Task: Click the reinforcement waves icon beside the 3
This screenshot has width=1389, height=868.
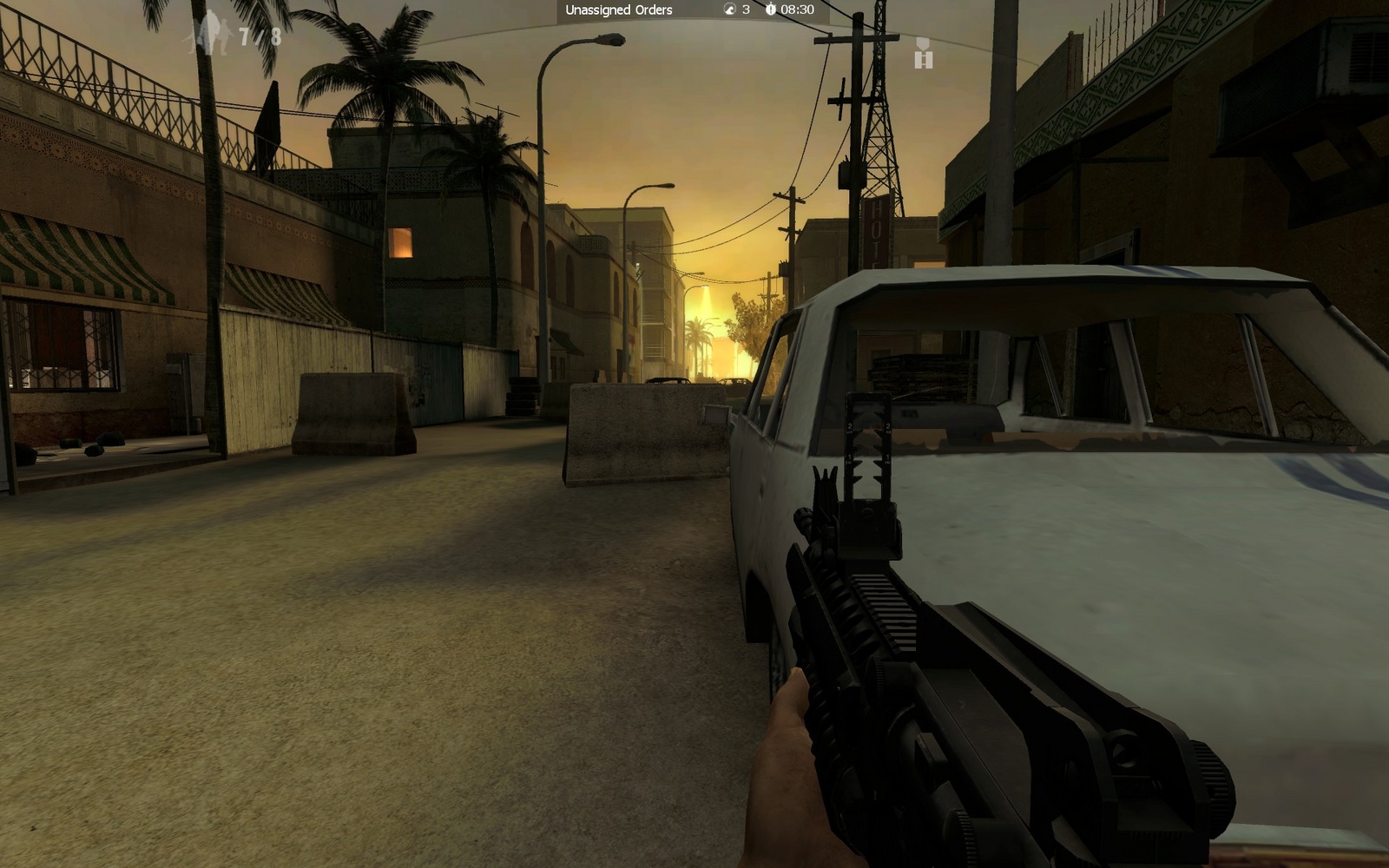Action: (729, 10)
